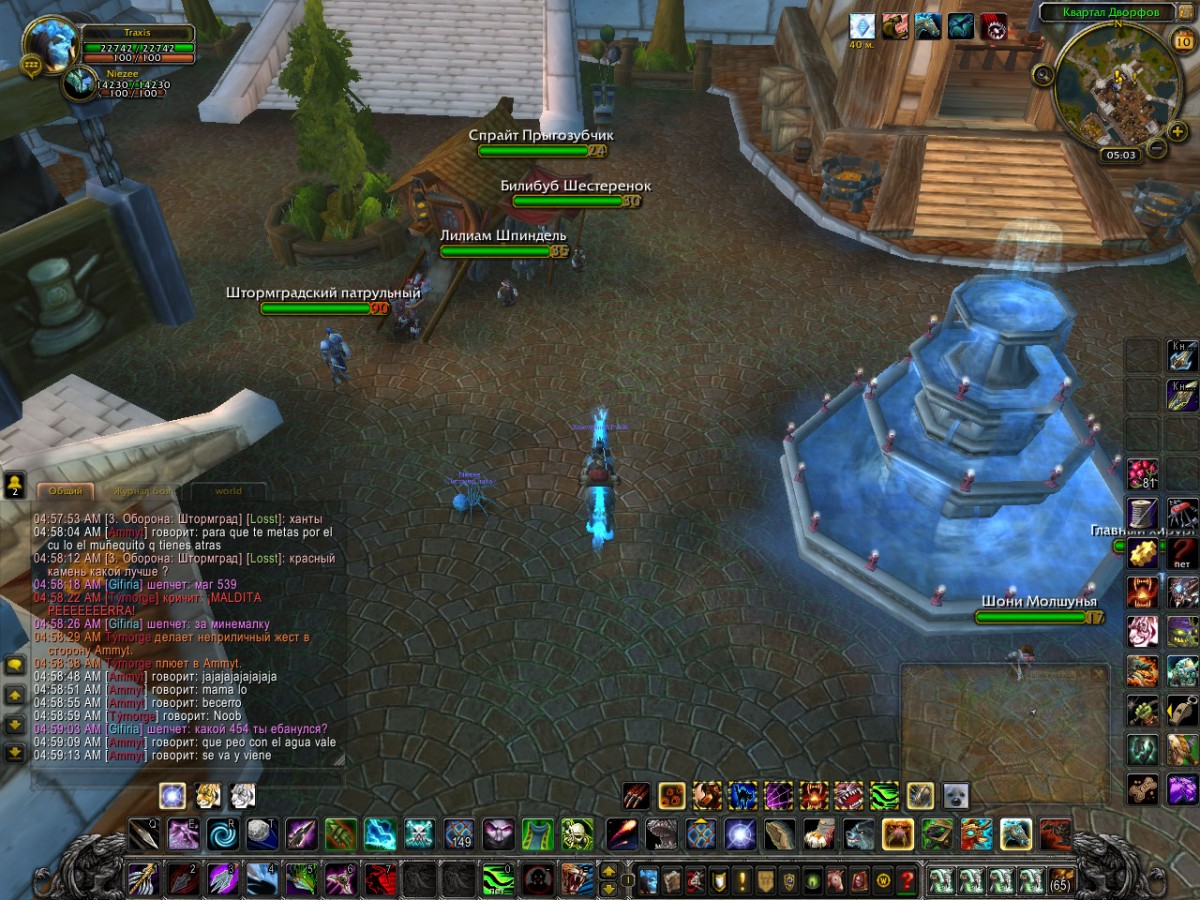Click the yellow chat bubble menu button
Viewport: 1200px width, 900px height.
pyautogui.click(x=14, y=665)
